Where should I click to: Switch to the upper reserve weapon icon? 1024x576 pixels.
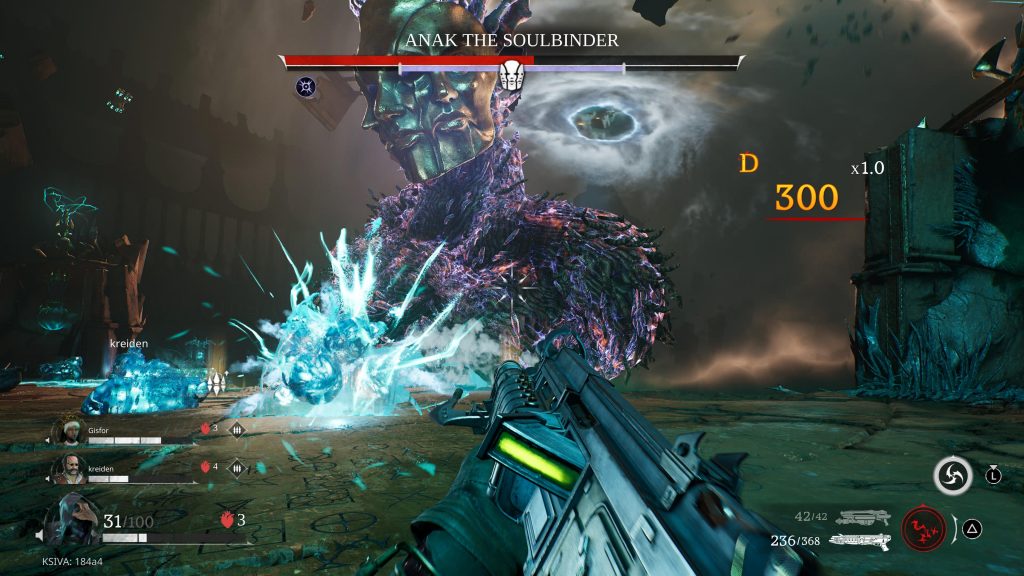click(863, 517)
